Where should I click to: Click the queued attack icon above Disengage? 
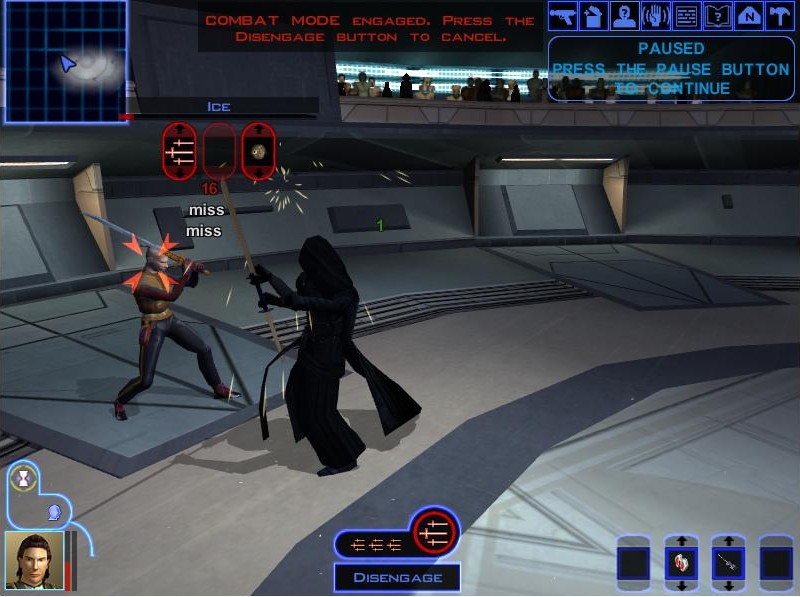434,531
